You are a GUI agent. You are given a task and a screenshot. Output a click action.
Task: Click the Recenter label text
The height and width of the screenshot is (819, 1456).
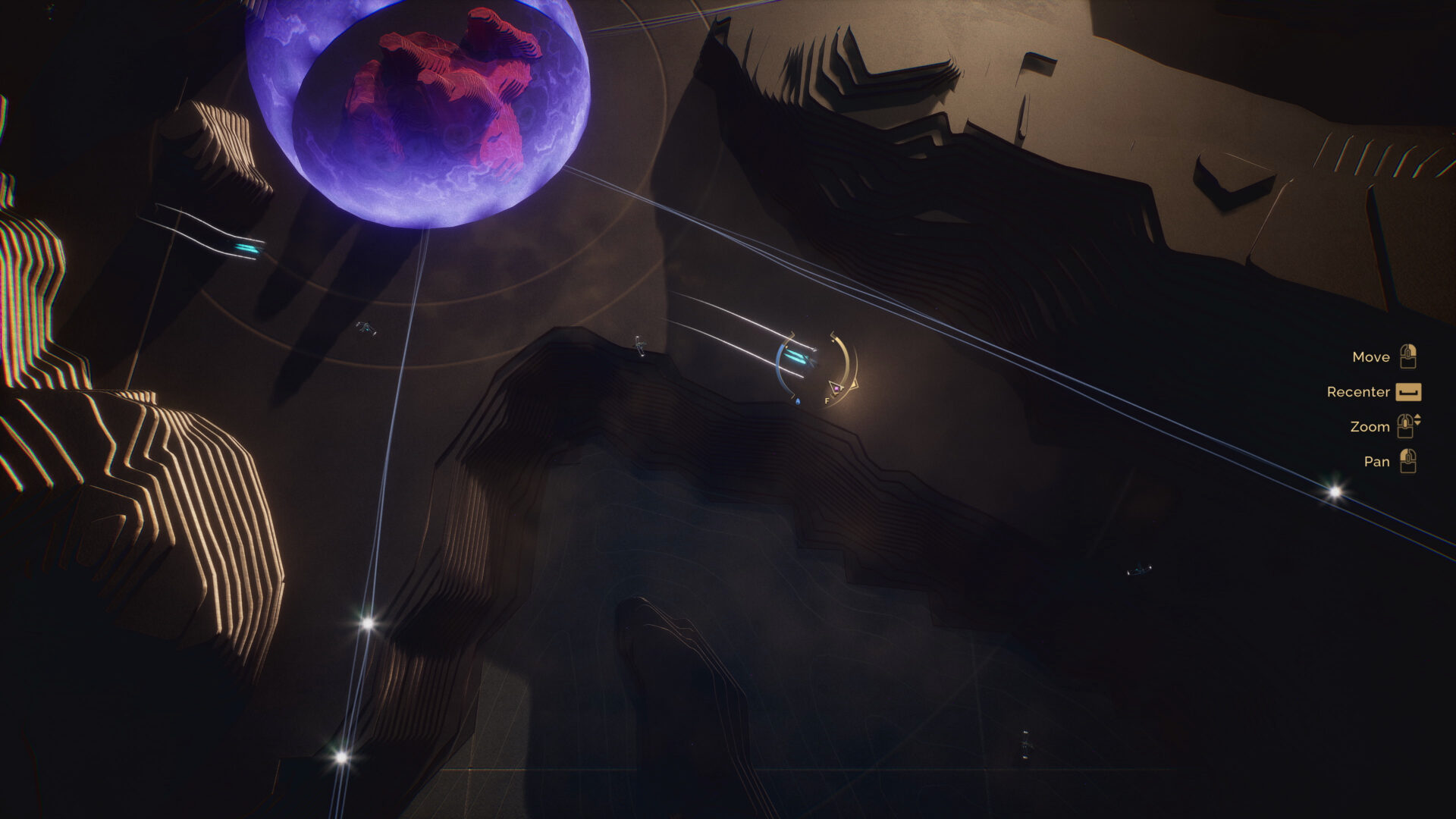(x=1357, y=392)
